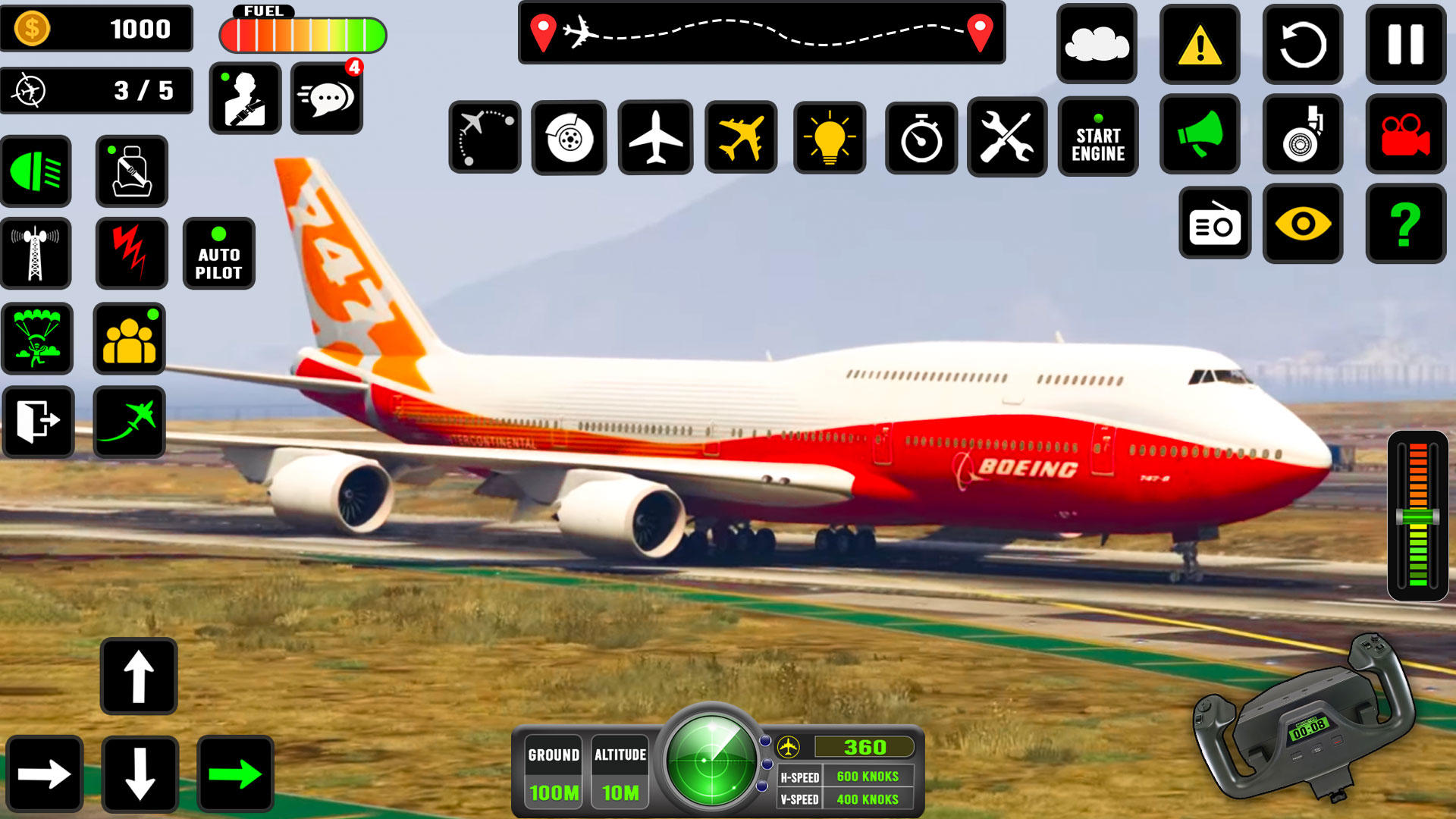View the flight route map at top
This screenshot has width=1456, height=819.
click(x=760, y=32)
